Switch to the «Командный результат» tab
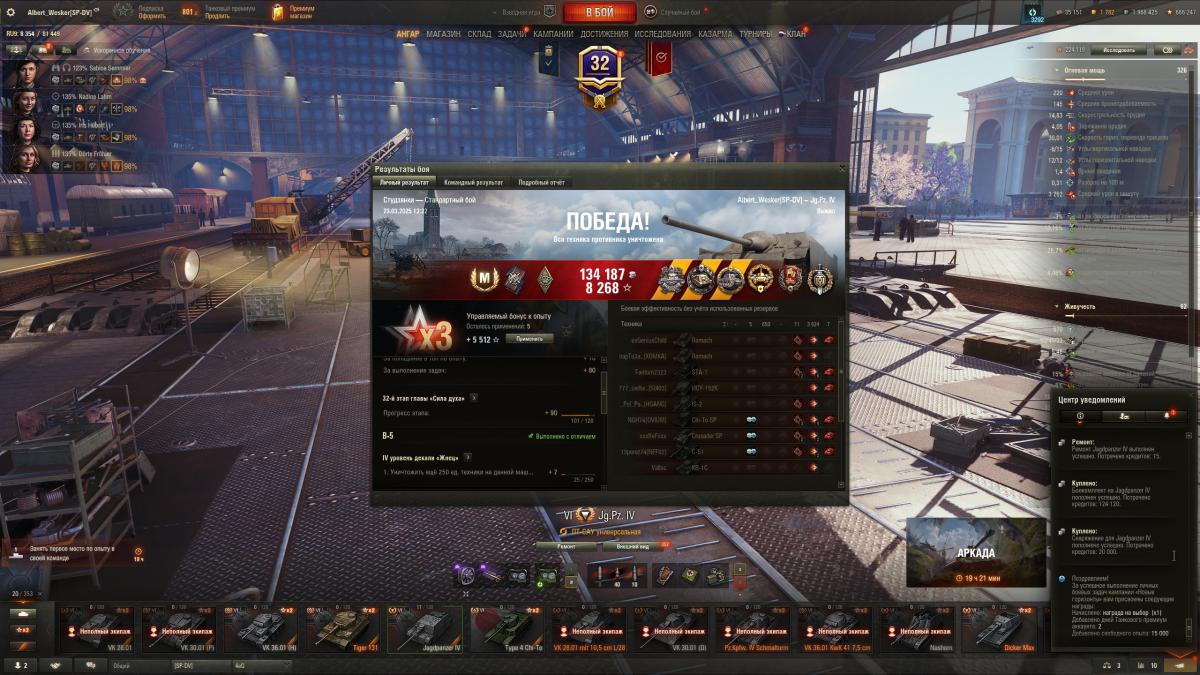 (x=473, y=183)
